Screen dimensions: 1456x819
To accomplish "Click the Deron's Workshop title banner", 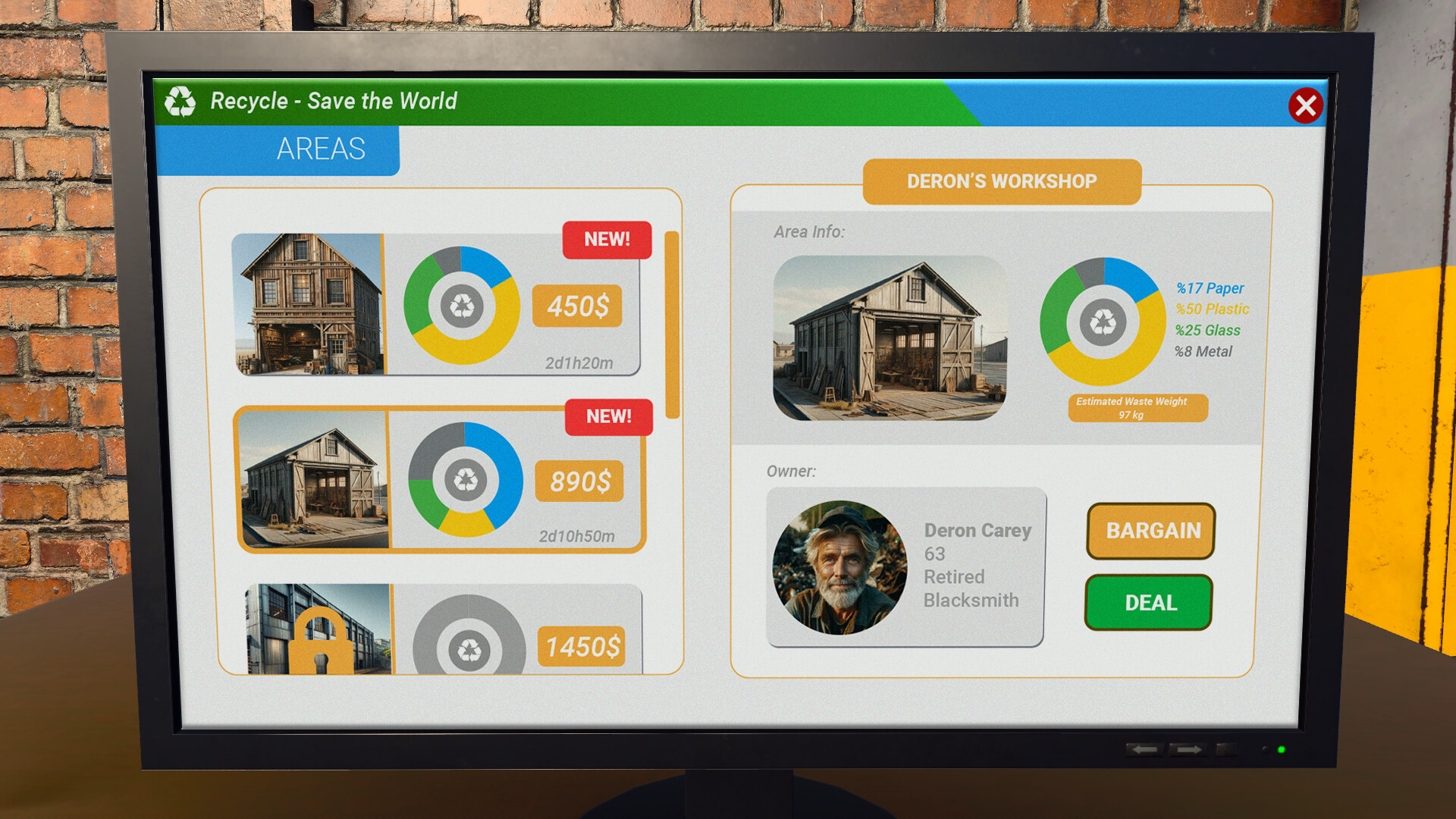I will tap(1001, 181).
